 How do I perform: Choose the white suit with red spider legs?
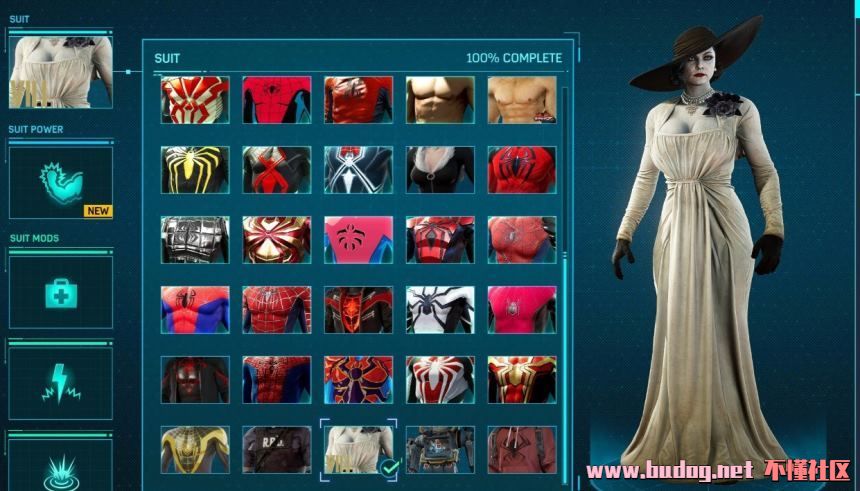[x=440, y=380]
